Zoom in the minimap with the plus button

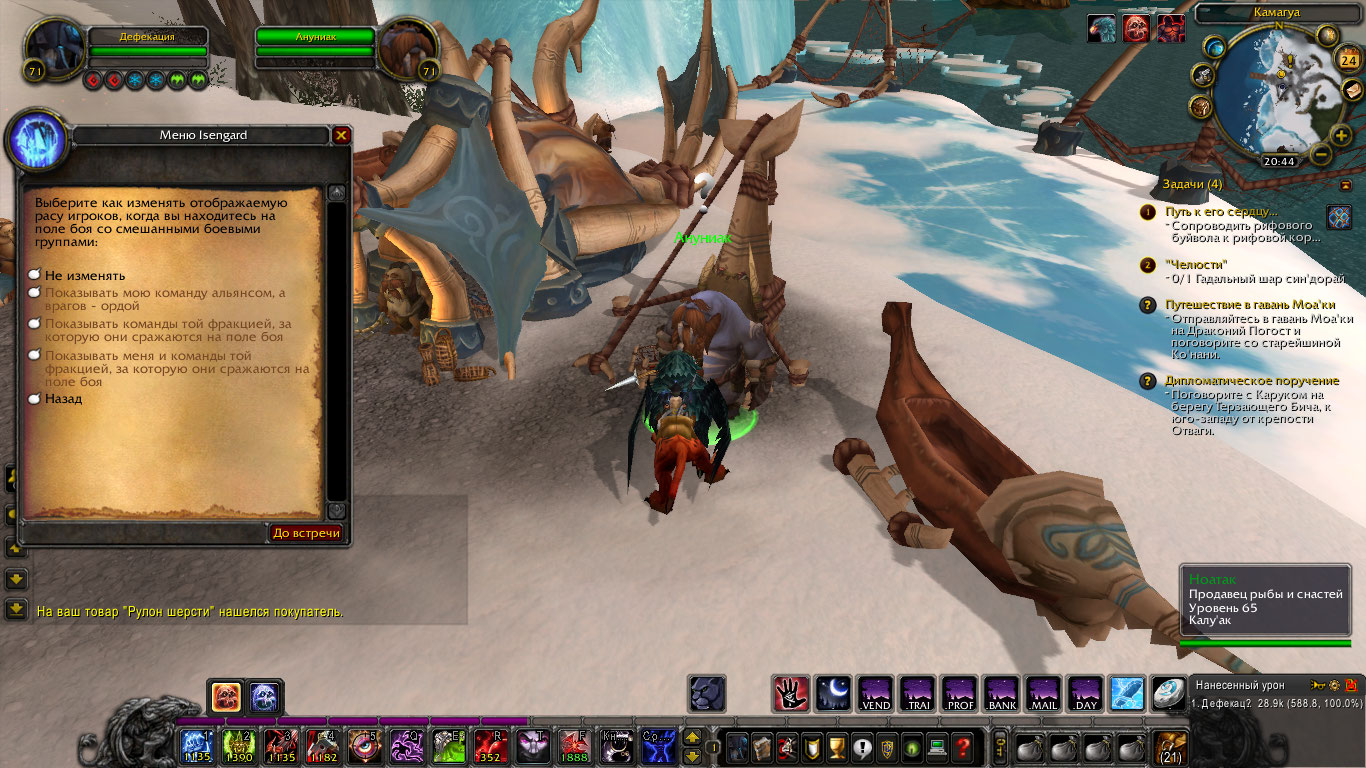point(1341,136)
